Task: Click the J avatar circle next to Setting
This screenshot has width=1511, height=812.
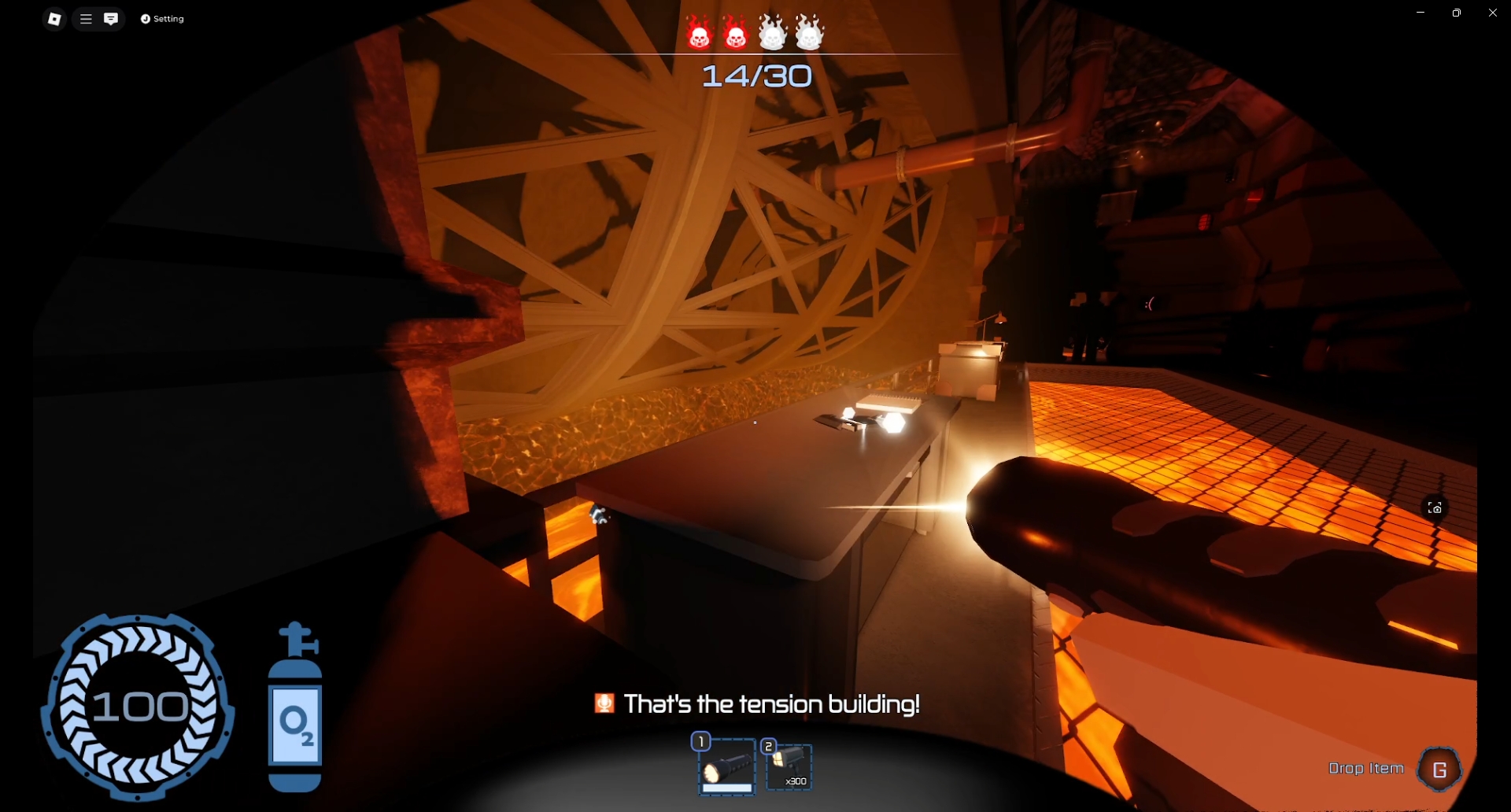Action: [x=146, y=18]
